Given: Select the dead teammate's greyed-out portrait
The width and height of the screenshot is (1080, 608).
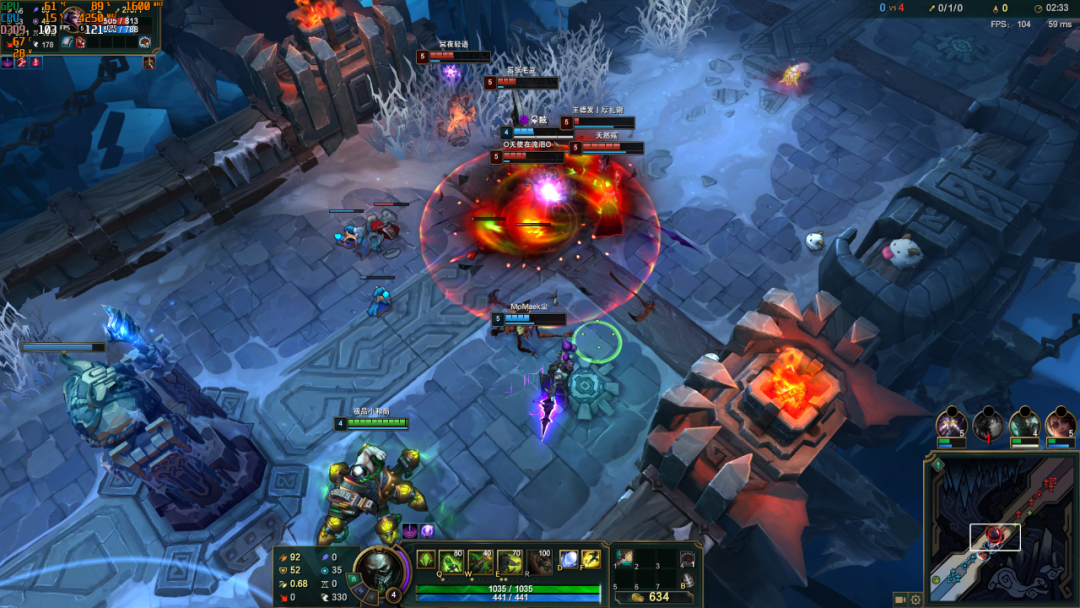Looking at the screenshot, I should [x=988, y=425].
